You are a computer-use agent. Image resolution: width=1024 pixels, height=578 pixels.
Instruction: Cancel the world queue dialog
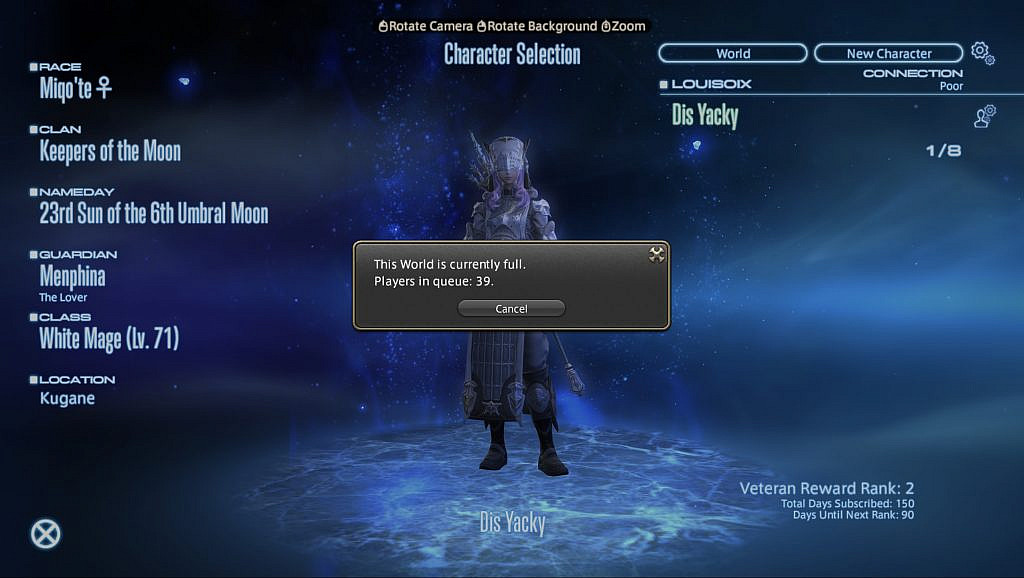pyautogui.click(x=511, y=309)
